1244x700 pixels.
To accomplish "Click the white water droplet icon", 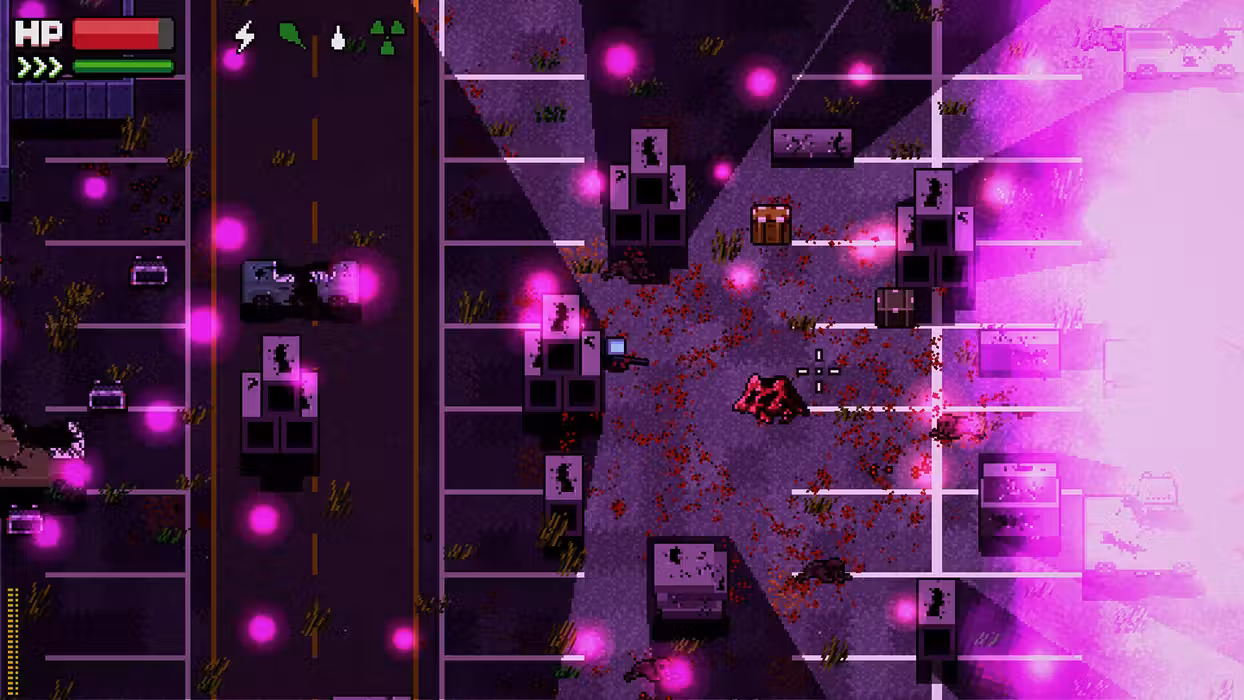I will tap(338, 38).
